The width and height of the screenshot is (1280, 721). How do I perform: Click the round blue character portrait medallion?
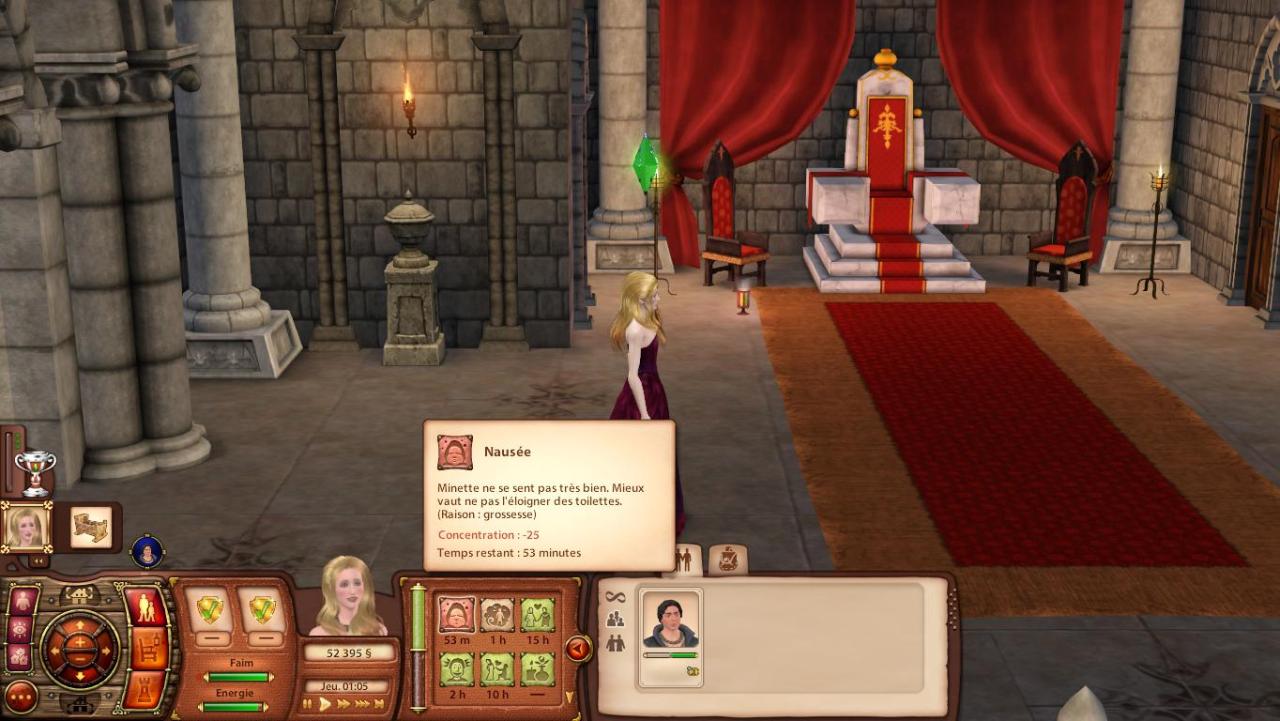pos(147,551)
